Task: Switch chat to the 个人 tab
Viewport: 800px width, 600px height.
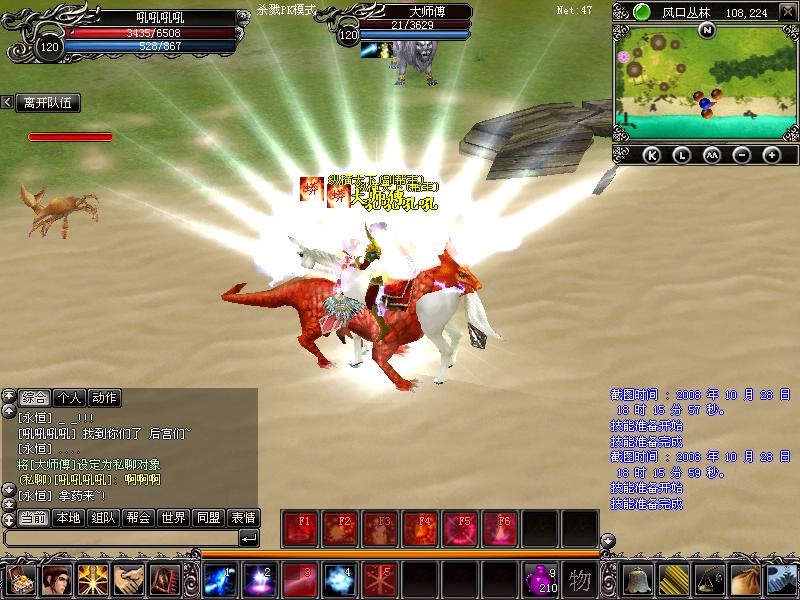Action: tap(68, 397)
